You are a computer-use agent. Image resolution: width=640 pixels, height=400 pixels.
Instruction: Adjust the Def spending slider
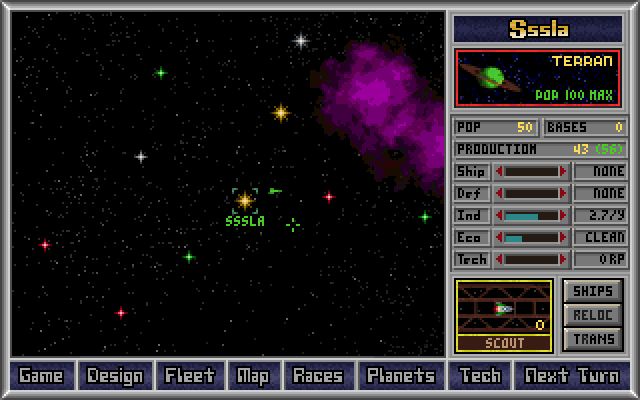(x=531, y=193)
